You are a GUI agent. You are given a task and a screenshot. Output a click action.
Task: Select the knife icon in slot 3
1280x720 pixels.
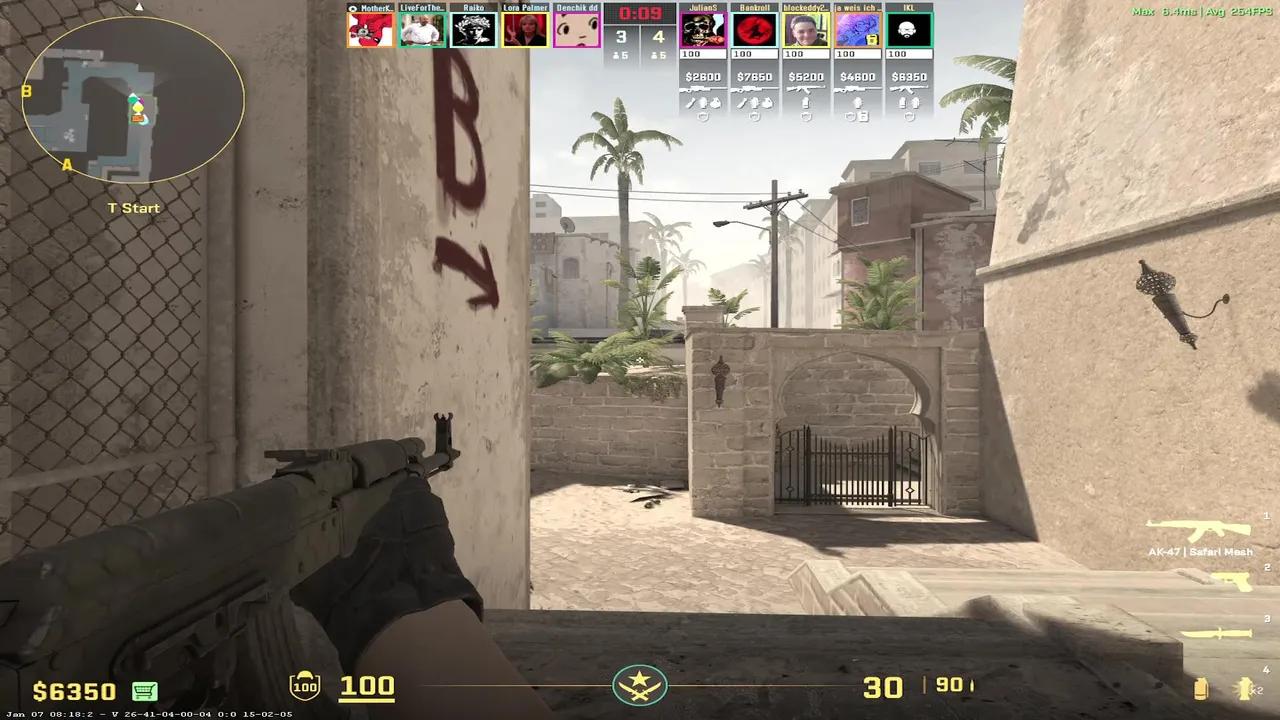(x=1217, y=633)
